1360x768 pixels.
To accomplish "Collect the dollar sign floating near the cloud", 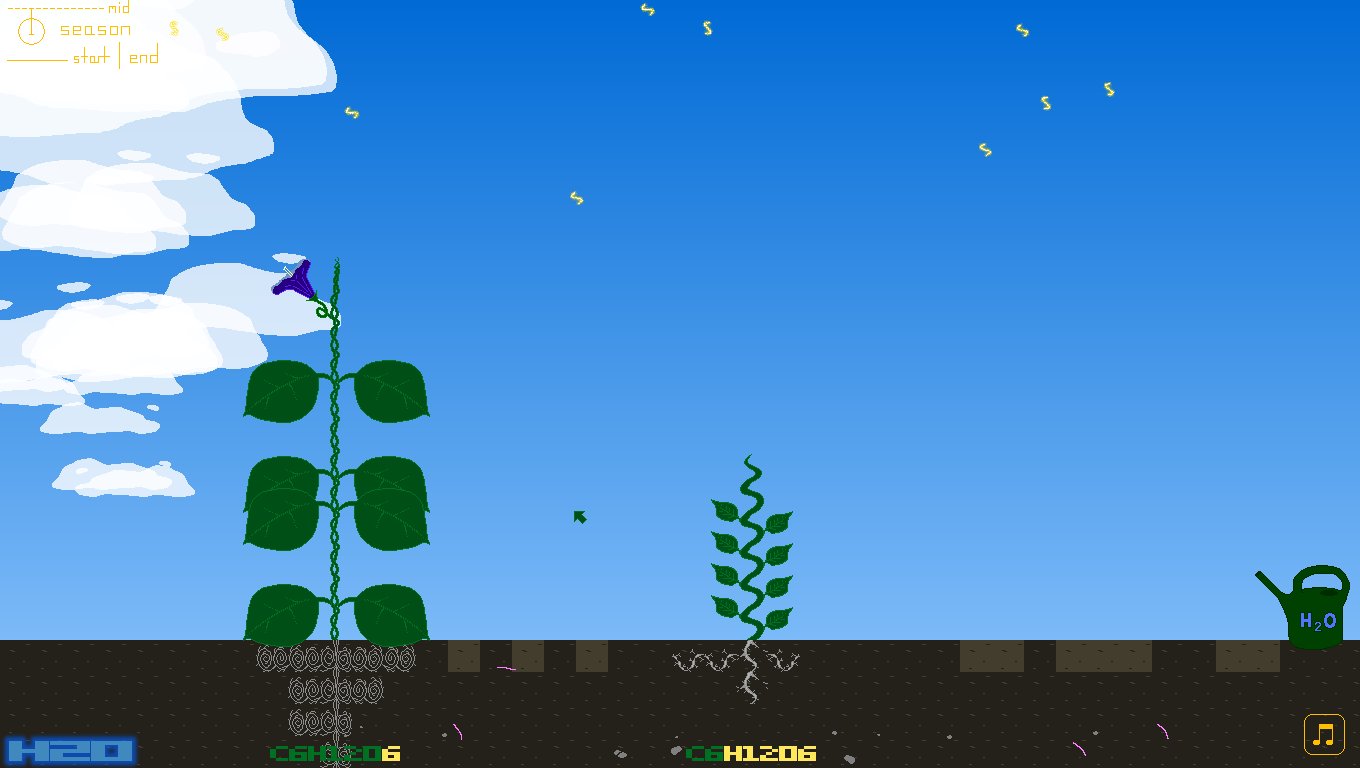I will tap(351, 114).
